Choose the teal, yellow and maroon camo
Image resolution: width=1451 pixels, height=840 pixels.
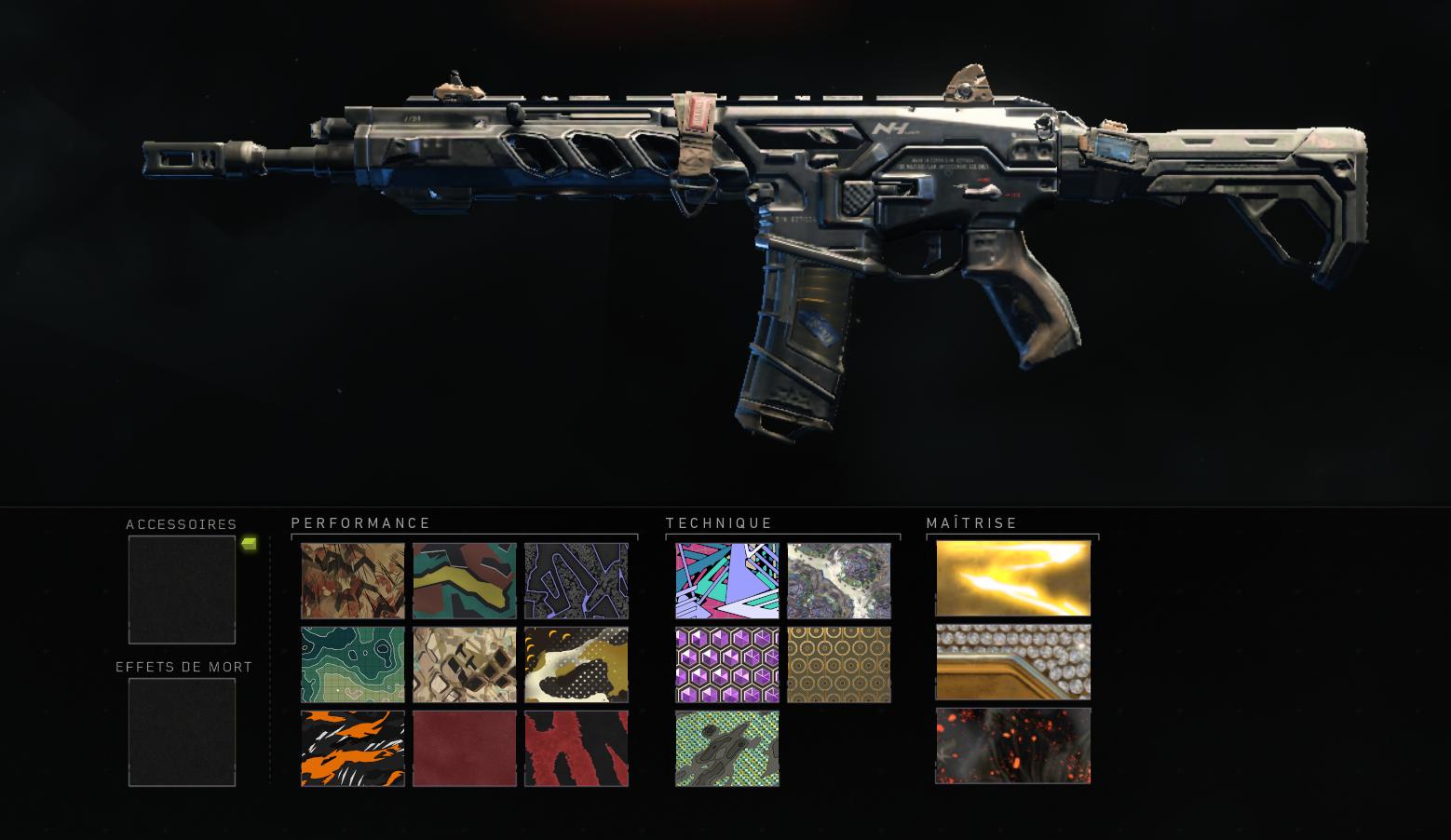pyautogui.click(x=465, y=581)
